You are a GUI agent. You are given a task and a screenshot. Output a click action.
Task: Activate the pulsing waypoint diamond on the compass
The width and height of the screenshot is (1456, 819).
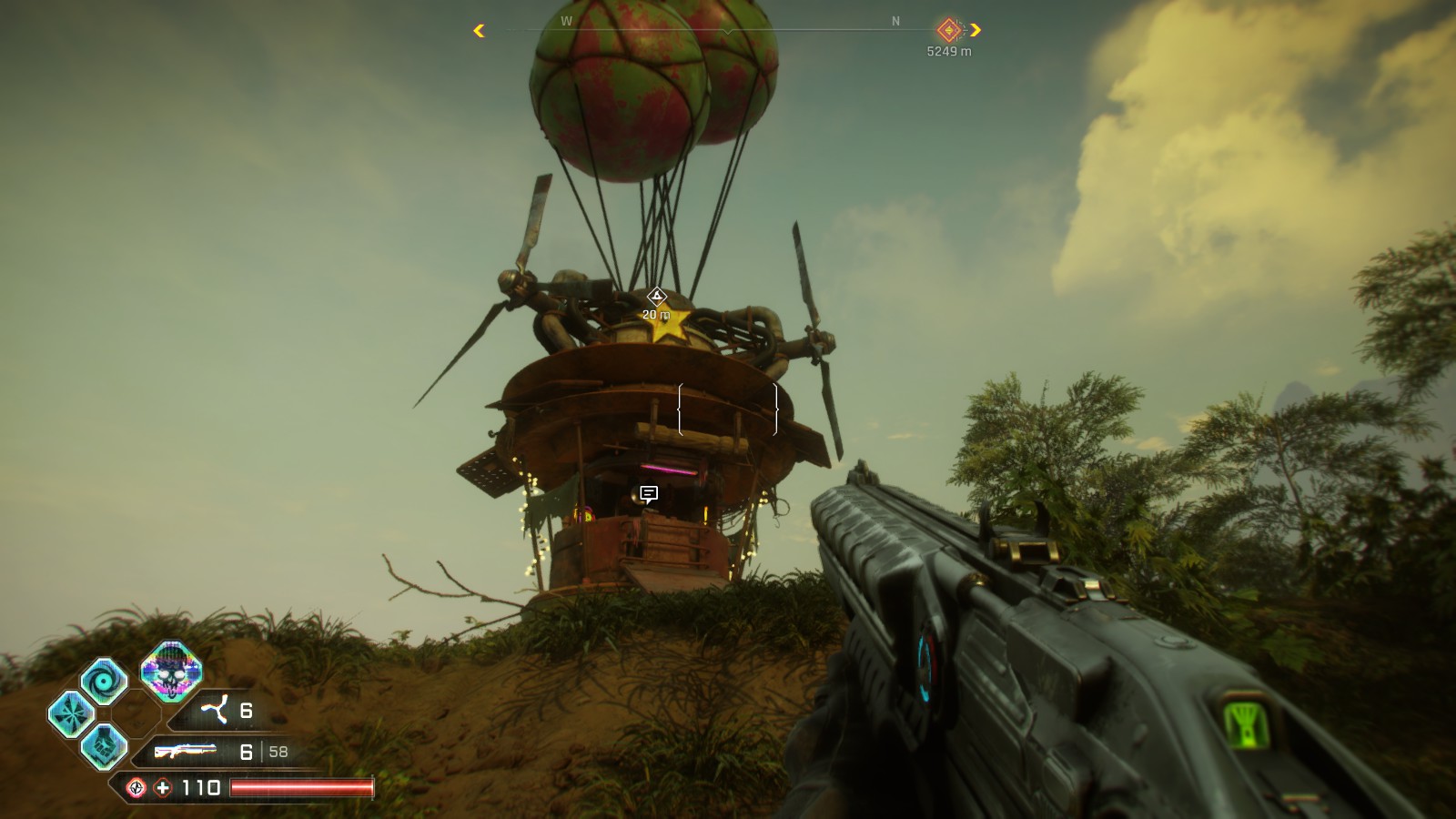(x=948, y=31)
